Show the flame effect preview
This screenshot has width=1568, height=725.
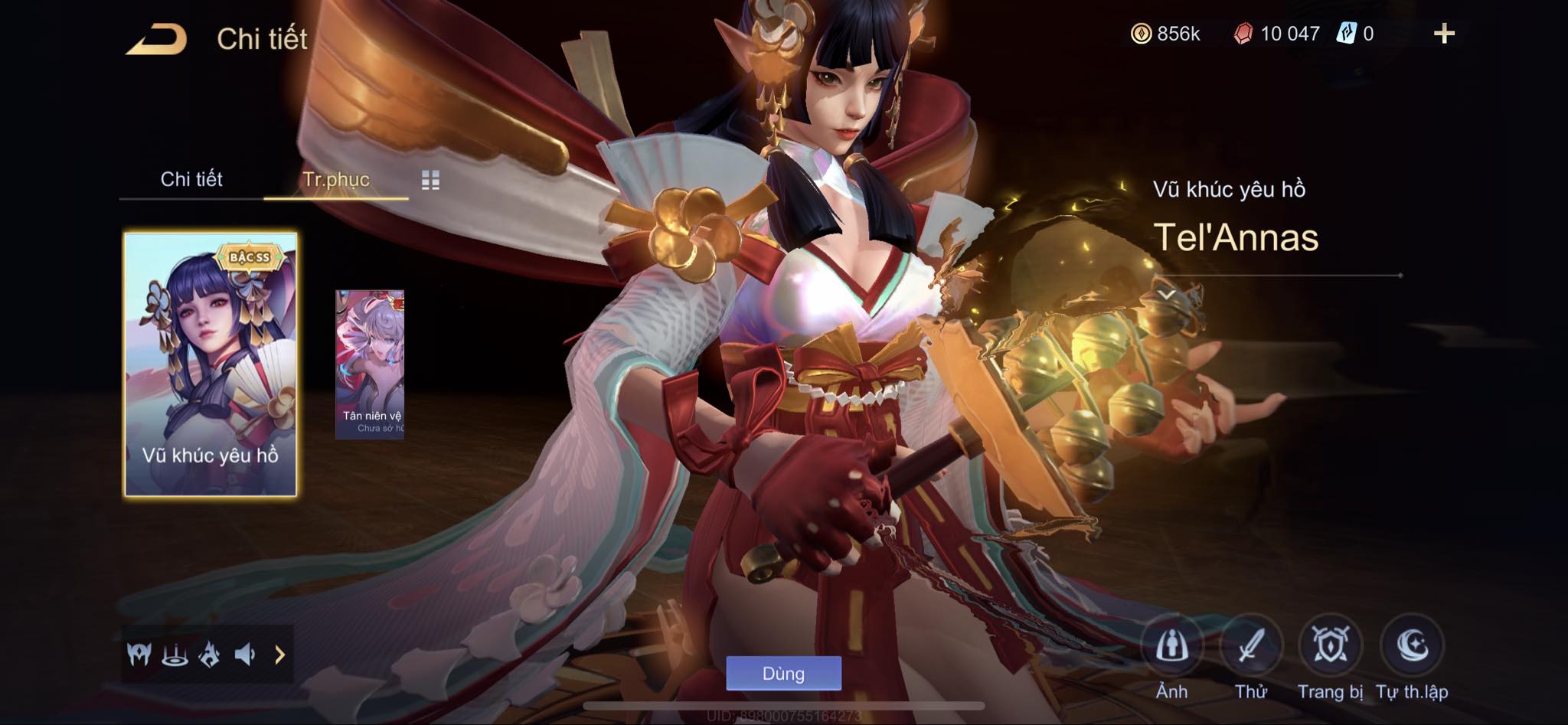click(209, 655)
